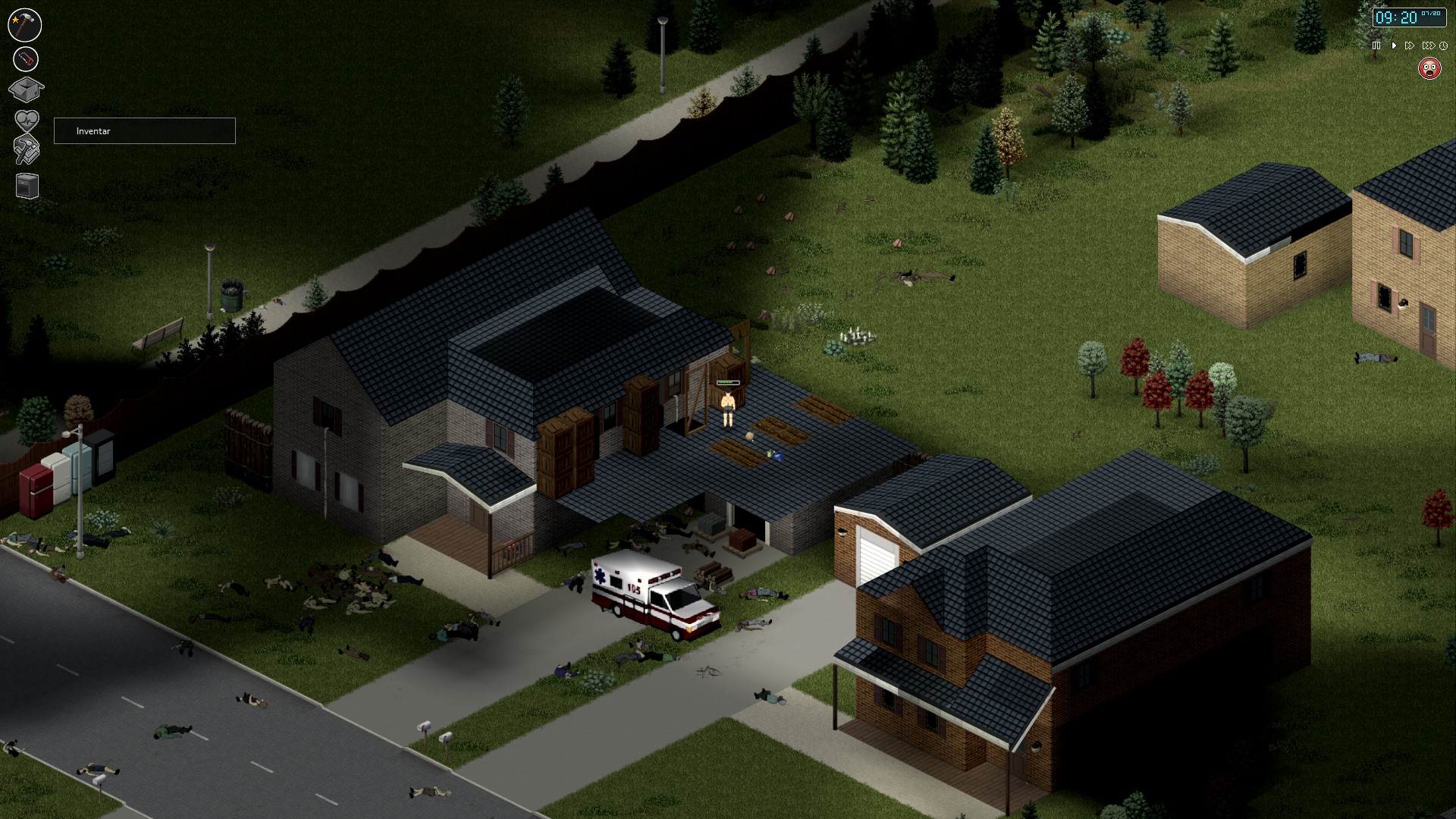
Task: Open the cardboard box inventory icon
Action: [x=26, y=89]
